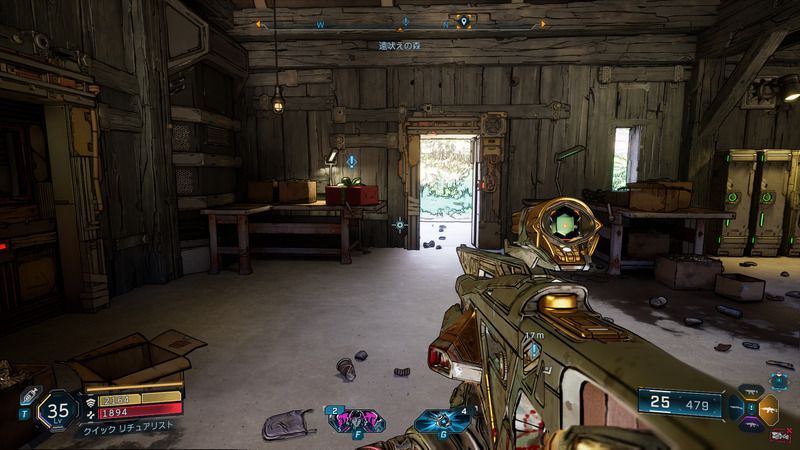The image size is (800, 450).
Task: Click the level 35 character badge
Action: [x=58, y=409]
